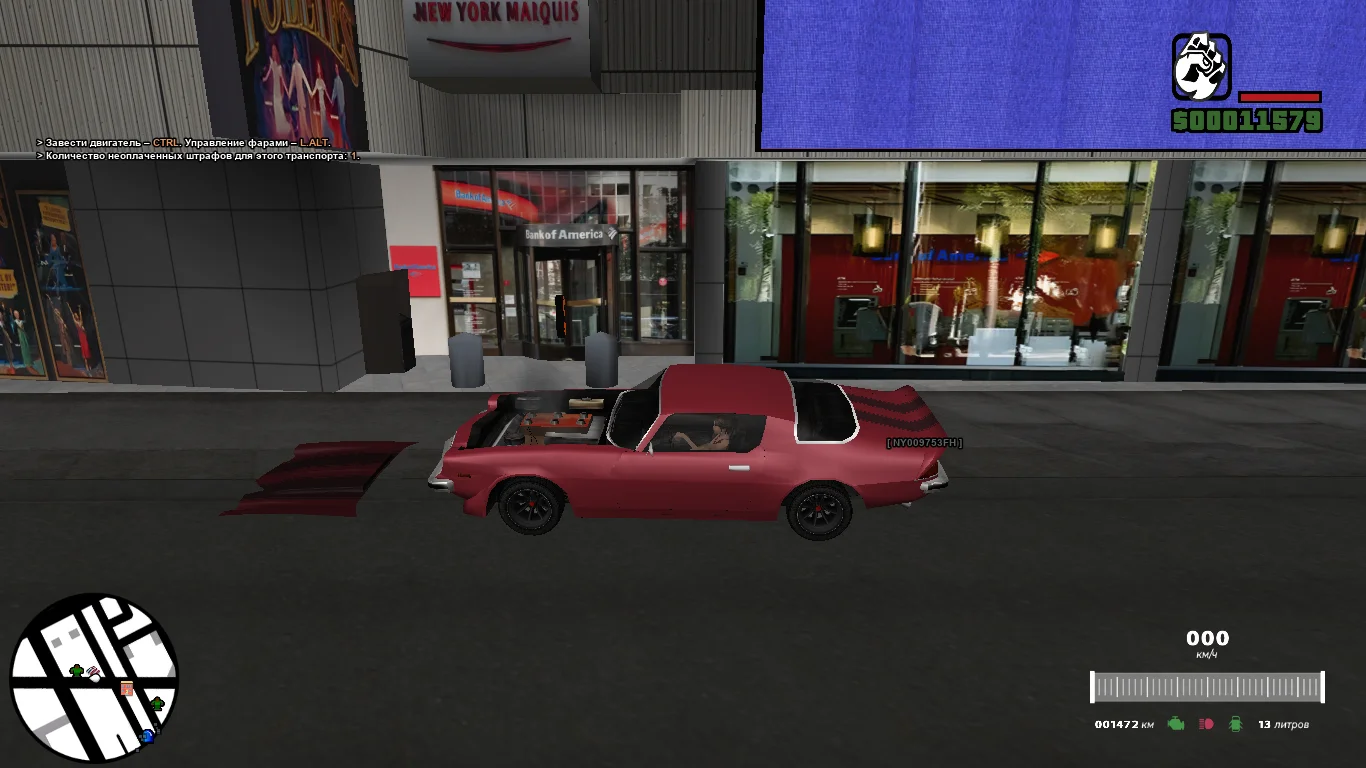Click the lower green marker on the minimap
The image size is (1366, 768).
coord(157,703)
